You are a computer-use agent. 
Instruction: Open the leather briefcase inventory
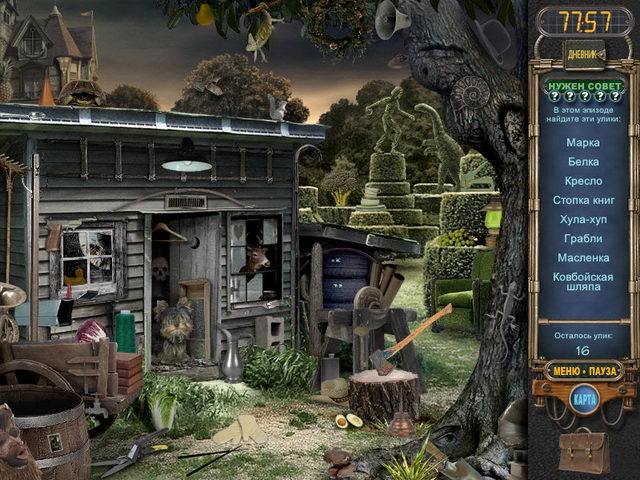tap(583, 451)
